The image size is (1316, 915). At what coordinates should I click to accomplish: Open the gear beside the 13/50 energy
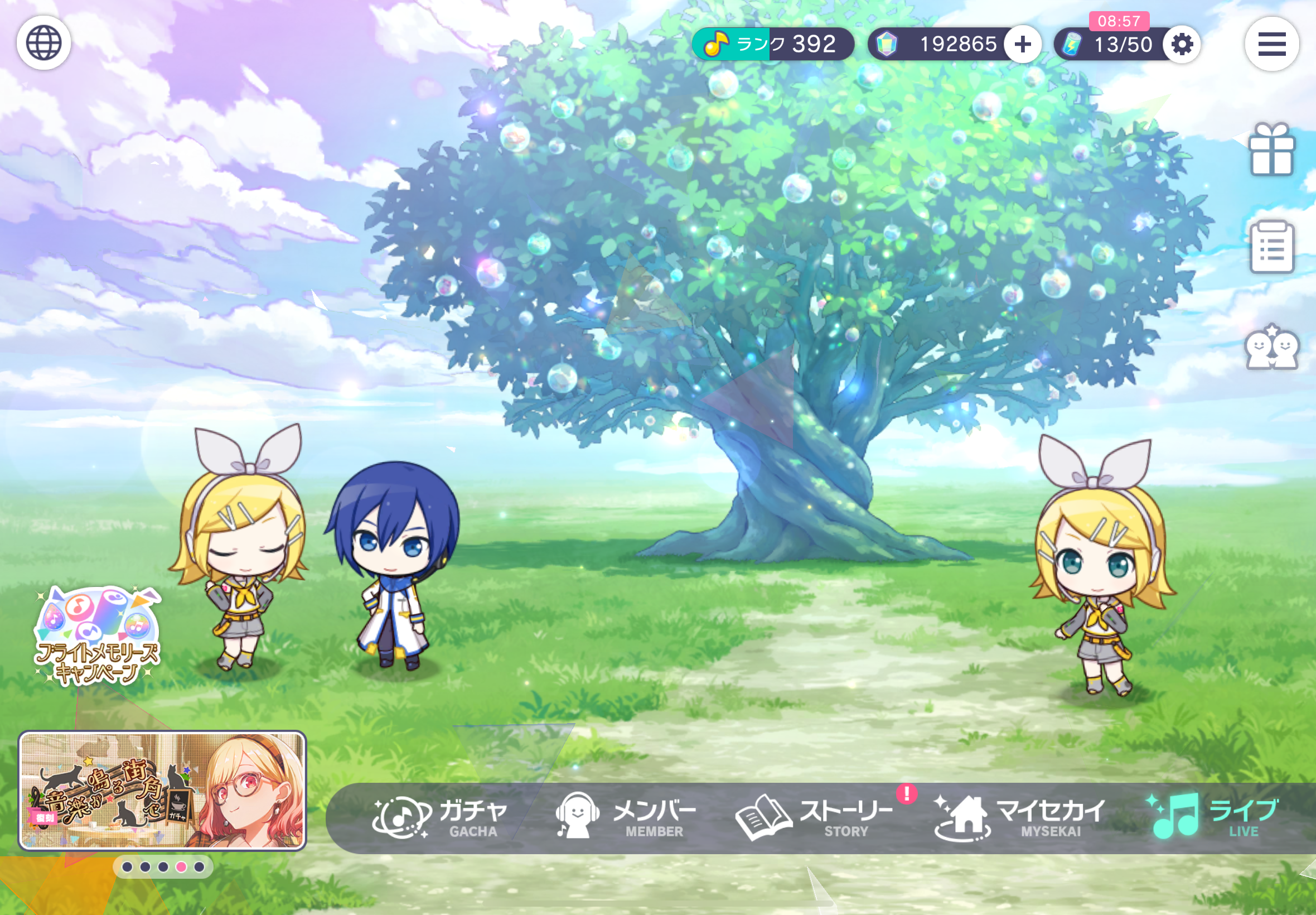(x=1182, y=44)
